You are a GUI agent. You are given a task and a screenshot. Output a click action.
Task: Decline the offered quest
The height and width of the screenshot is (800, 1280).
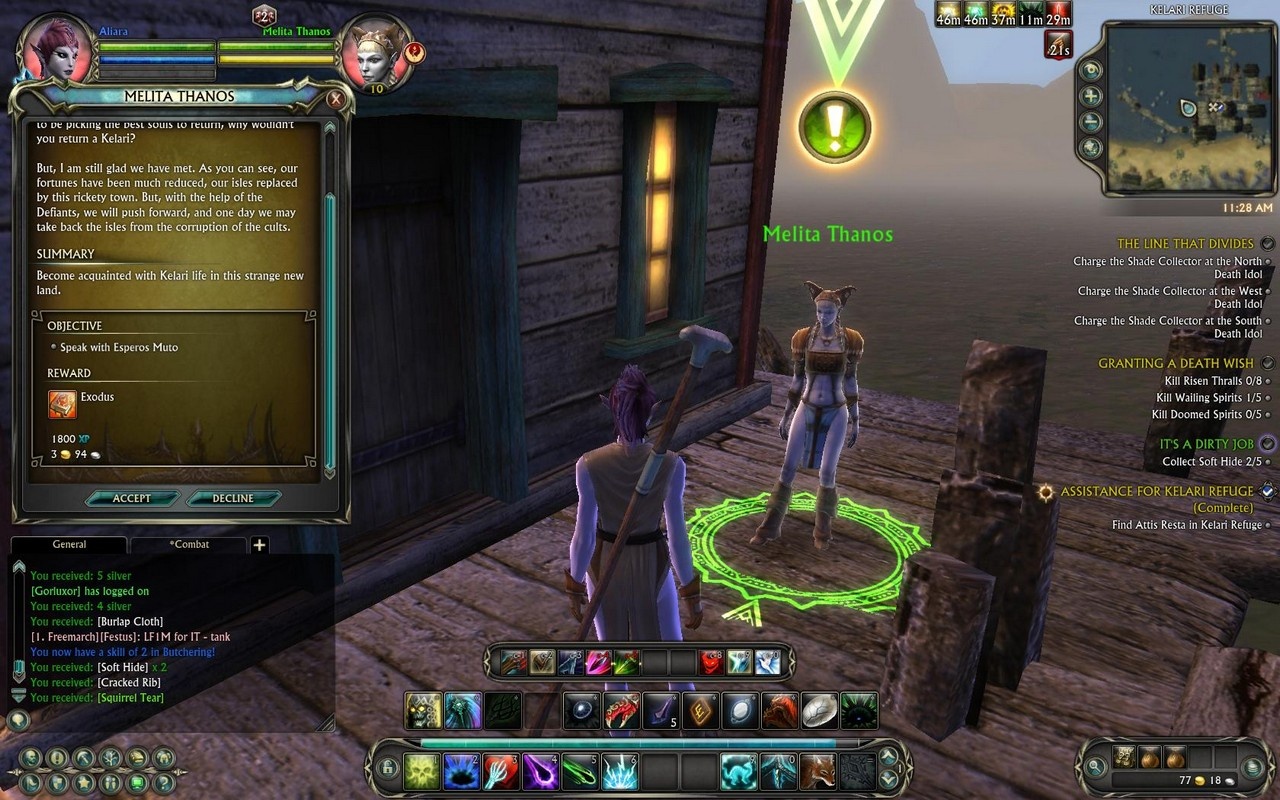tap(233, 498)
